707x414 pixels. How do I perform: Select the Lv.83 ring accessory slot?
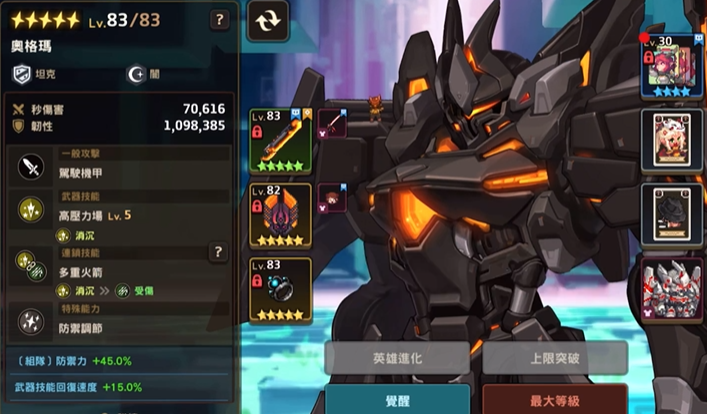pos(280,289)
